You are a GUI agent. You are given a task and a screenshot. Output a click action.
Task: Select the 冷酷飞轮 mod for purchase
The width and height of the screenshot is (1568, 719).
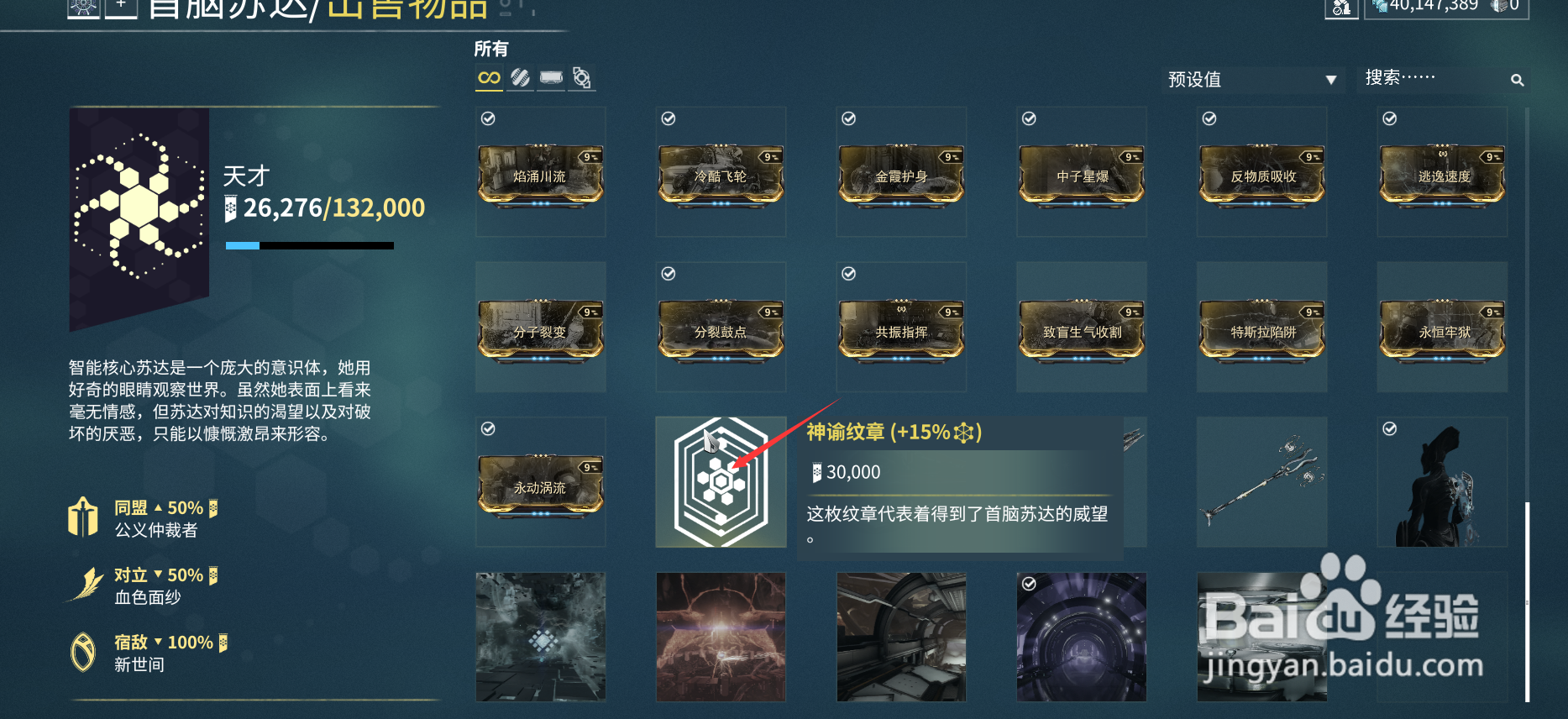coord(721,174)
